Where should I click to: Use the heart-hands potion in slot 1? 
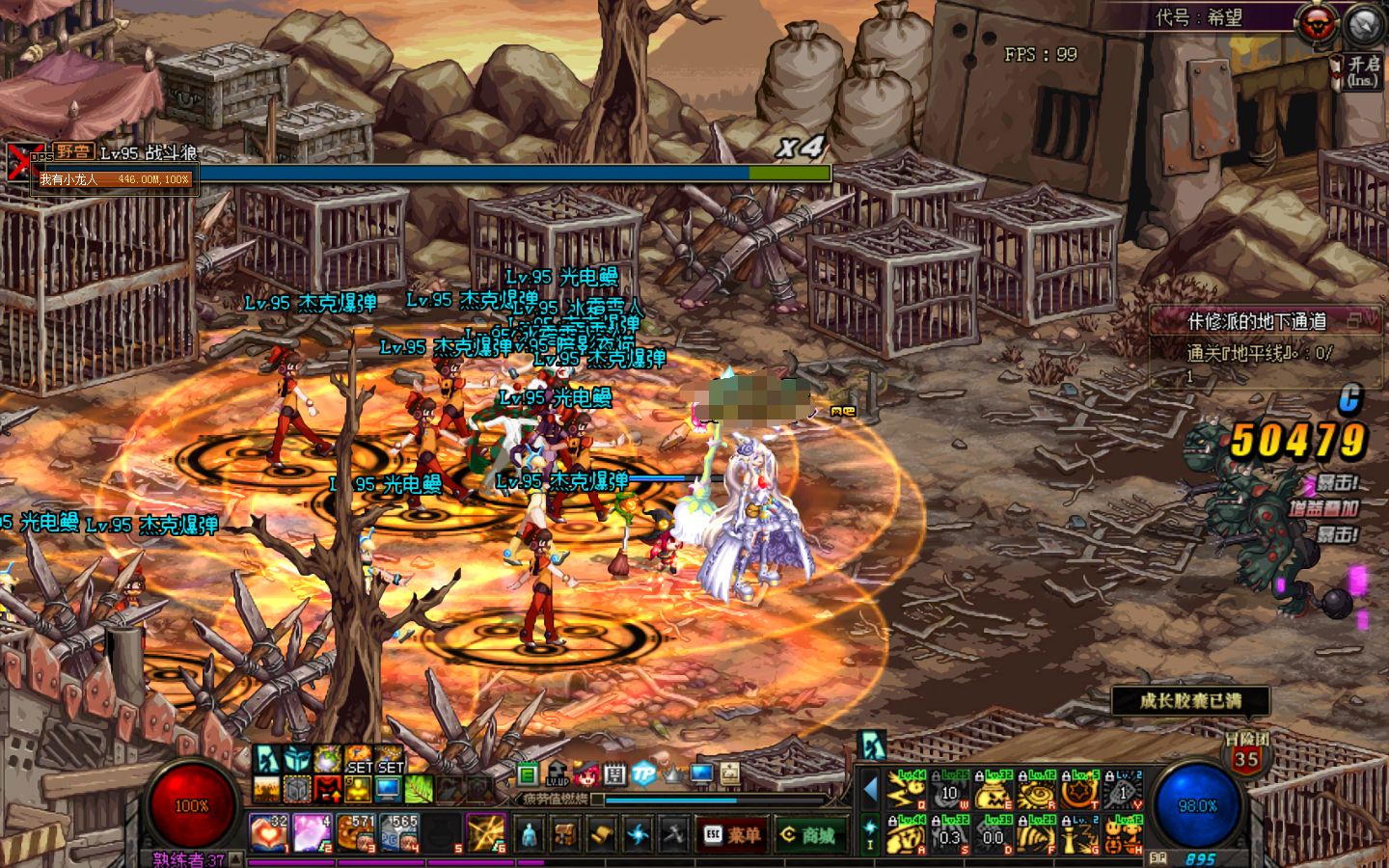pyautogui.click(x=267, y=832)
